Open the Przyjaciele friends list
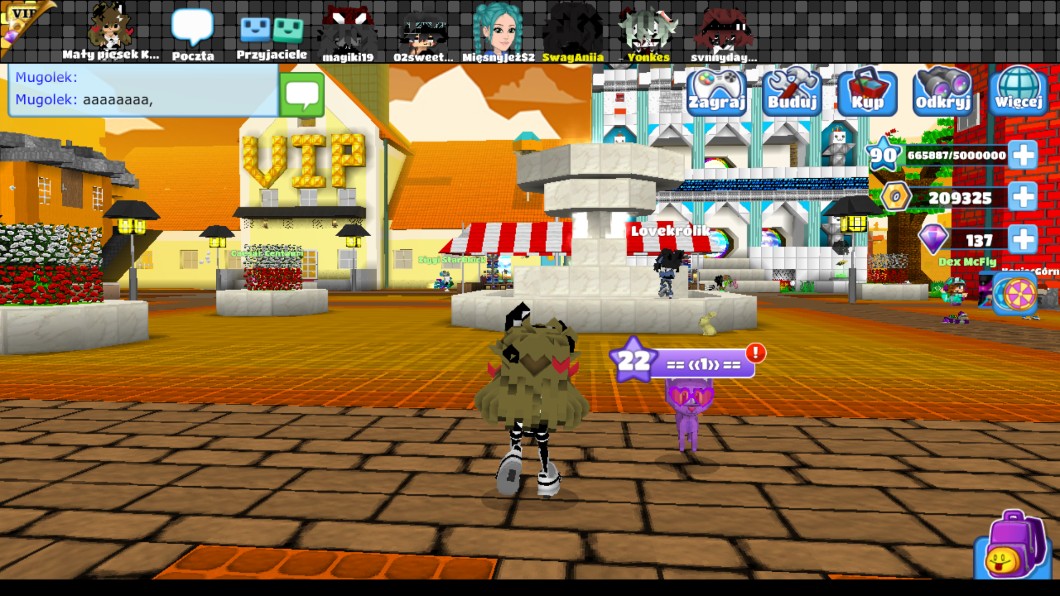Image resolution: width=1060 pixels, height=596 pixels. [272, 32]
